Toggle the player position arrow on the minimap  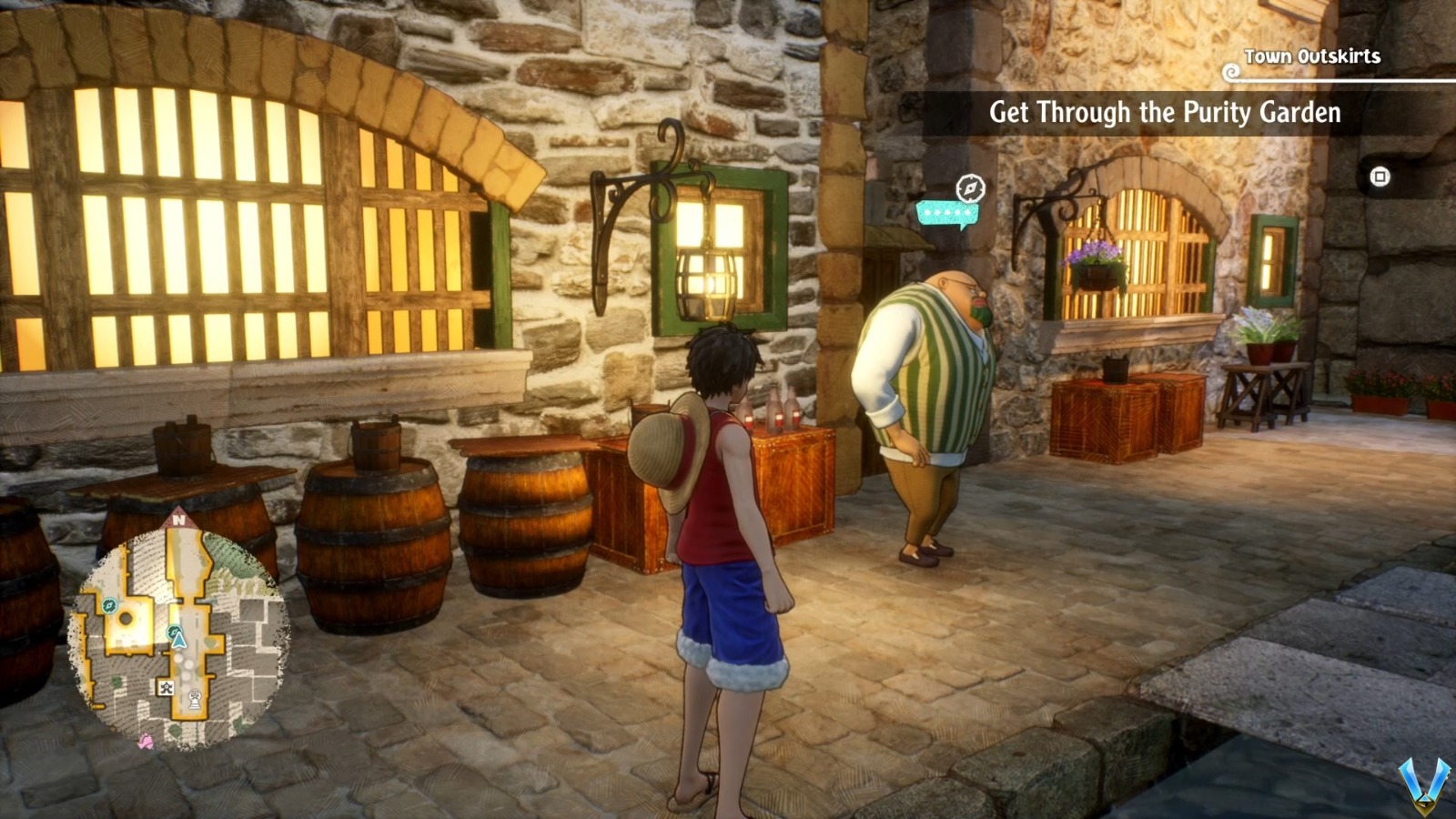178,641
